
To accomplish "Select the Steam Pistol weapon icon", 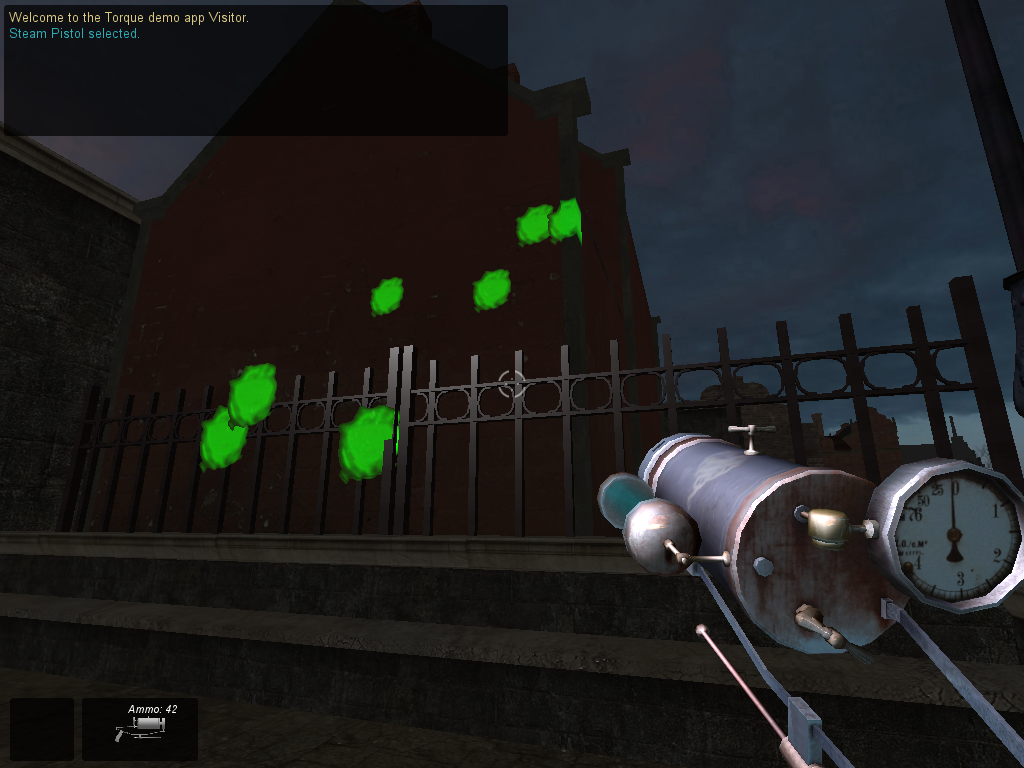I will (x=139, y=729).
